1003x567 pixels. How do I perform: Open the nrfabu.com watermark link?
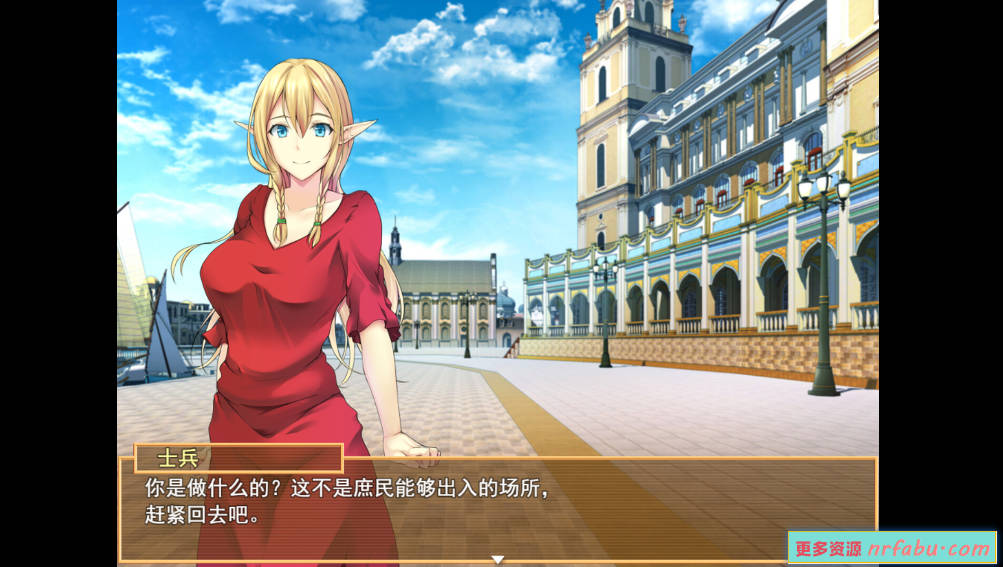[x=891, y=548]
